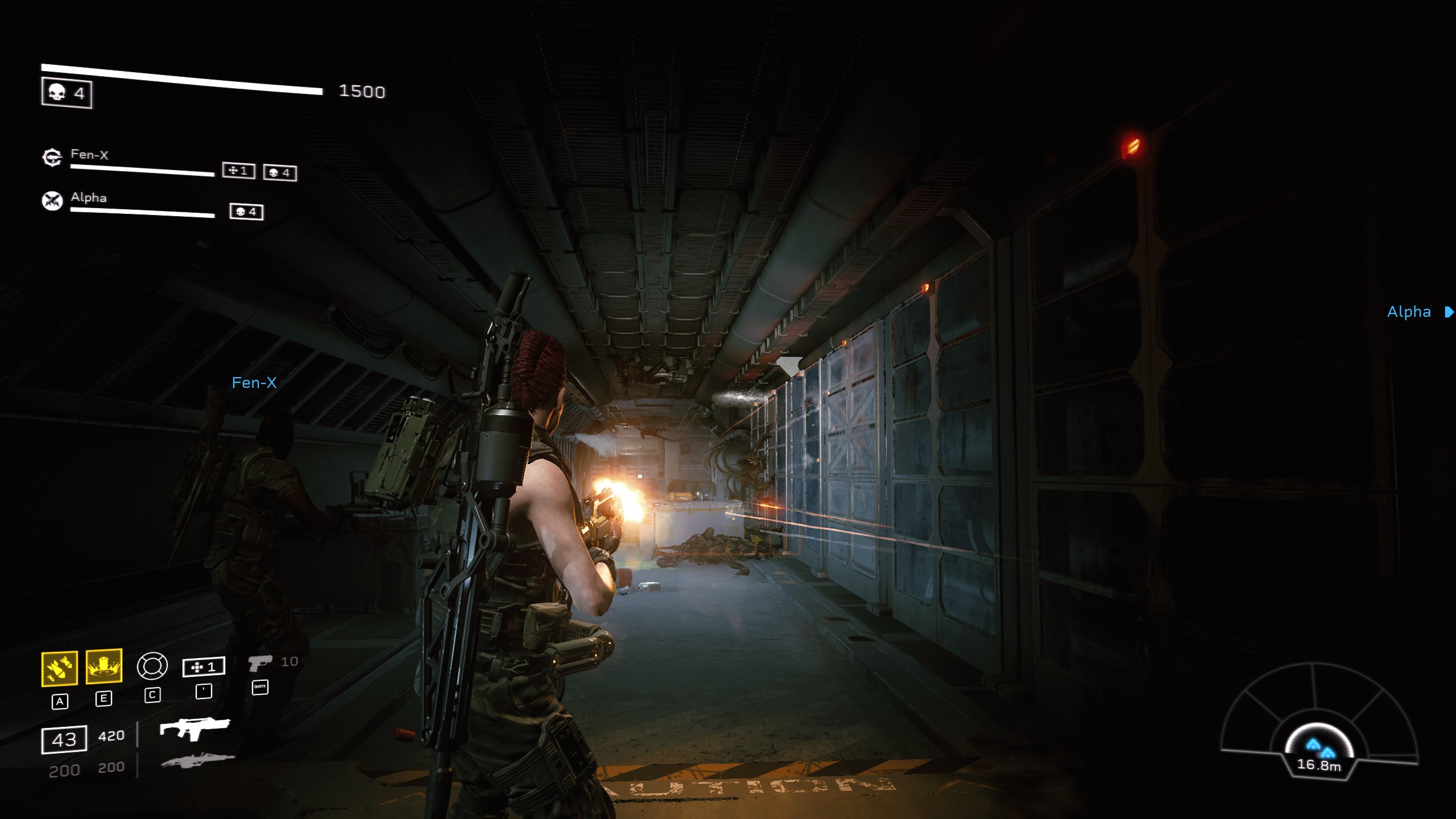Activate the micro rockets ability

point(60,668)
